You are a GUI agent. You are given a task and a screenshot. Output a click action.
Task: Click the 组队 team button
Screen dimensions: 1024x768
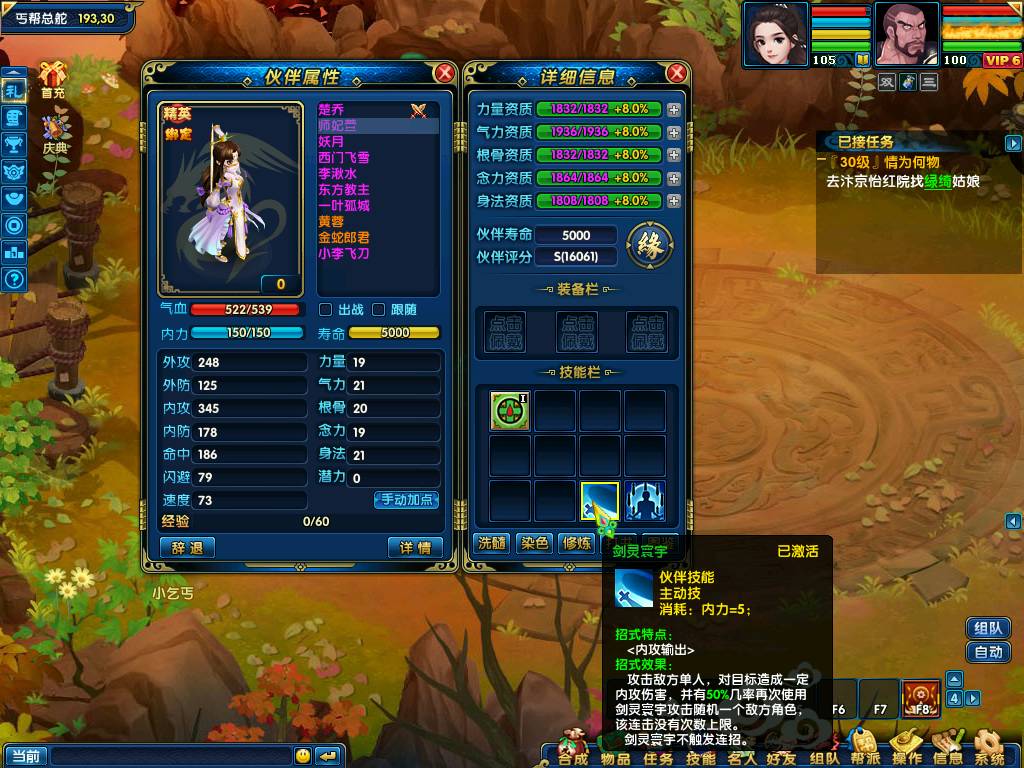(x=987, y=628)
